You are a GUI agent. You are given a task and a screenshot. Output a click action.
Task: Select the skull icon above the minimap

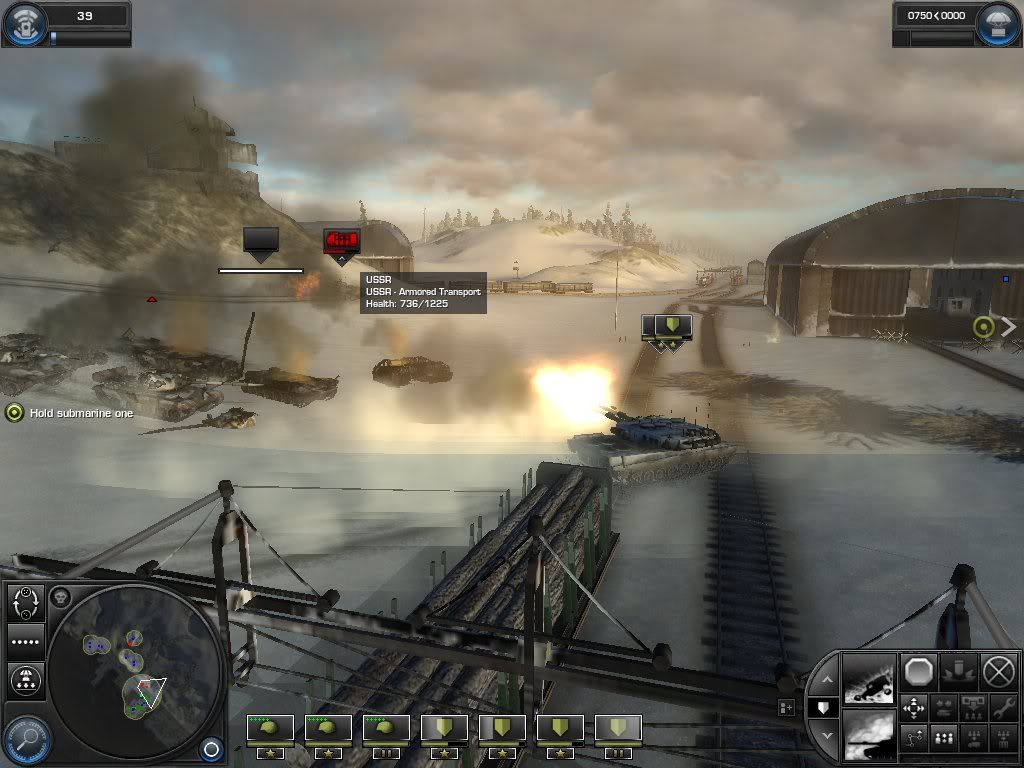[x=59, y=597]
